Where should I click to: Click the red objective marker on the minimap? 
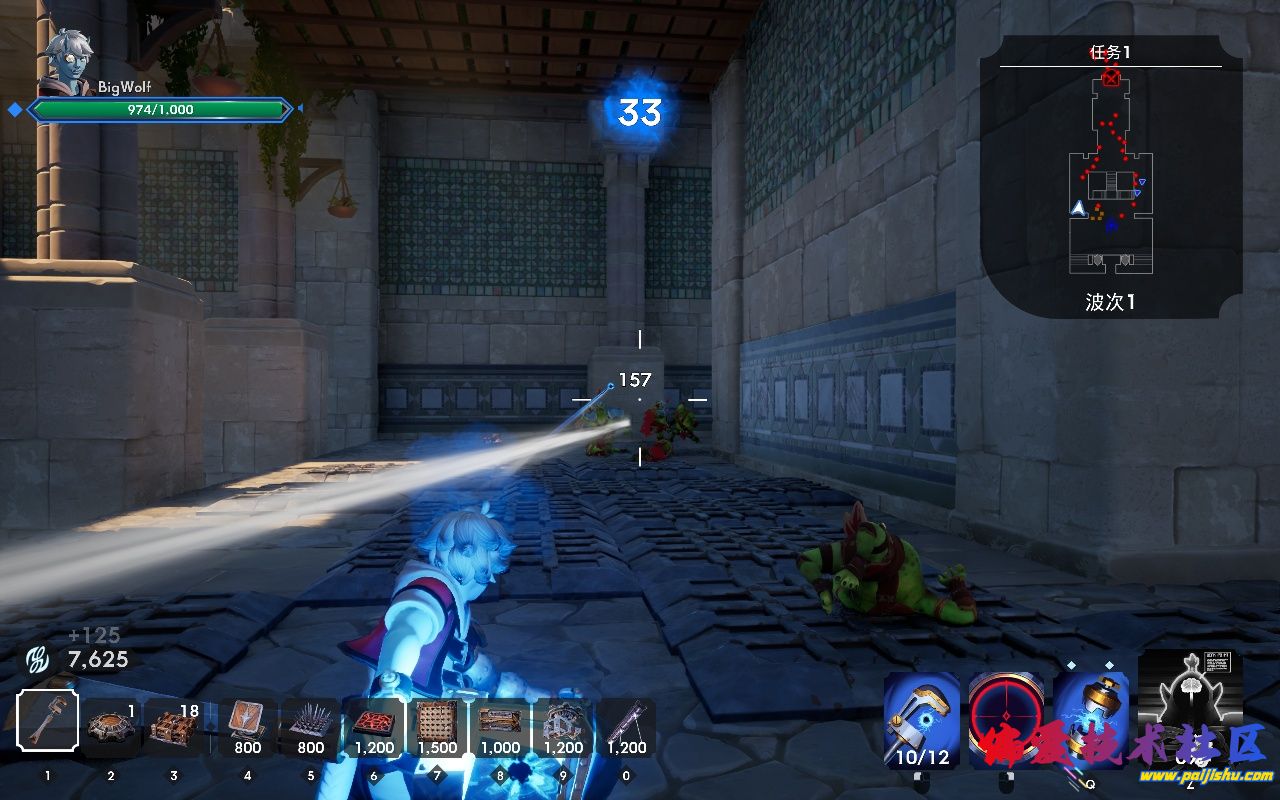coord(1111,79)
